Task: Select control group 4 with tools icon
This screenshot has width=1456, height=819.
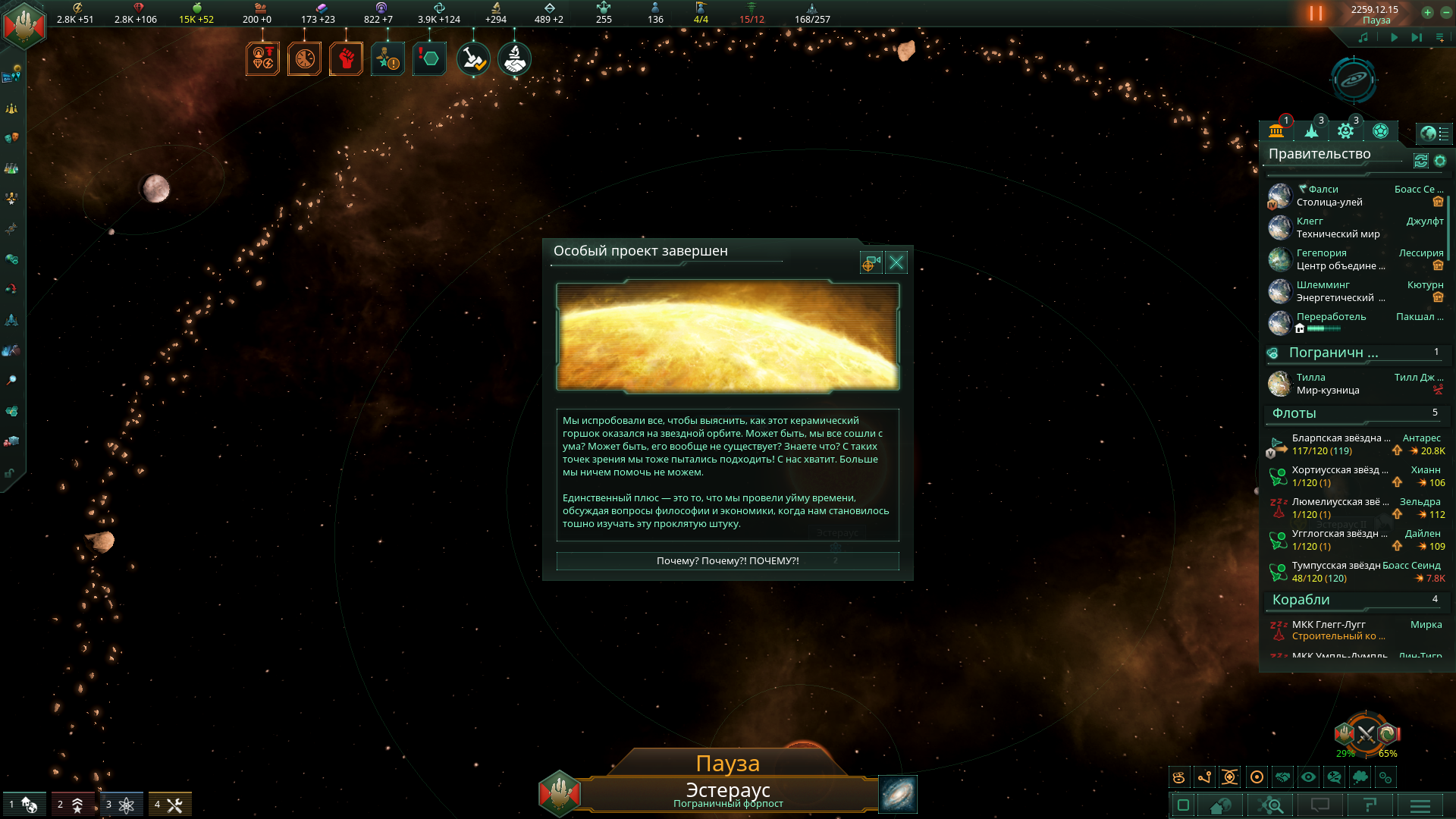Action: tap(169, 805)
